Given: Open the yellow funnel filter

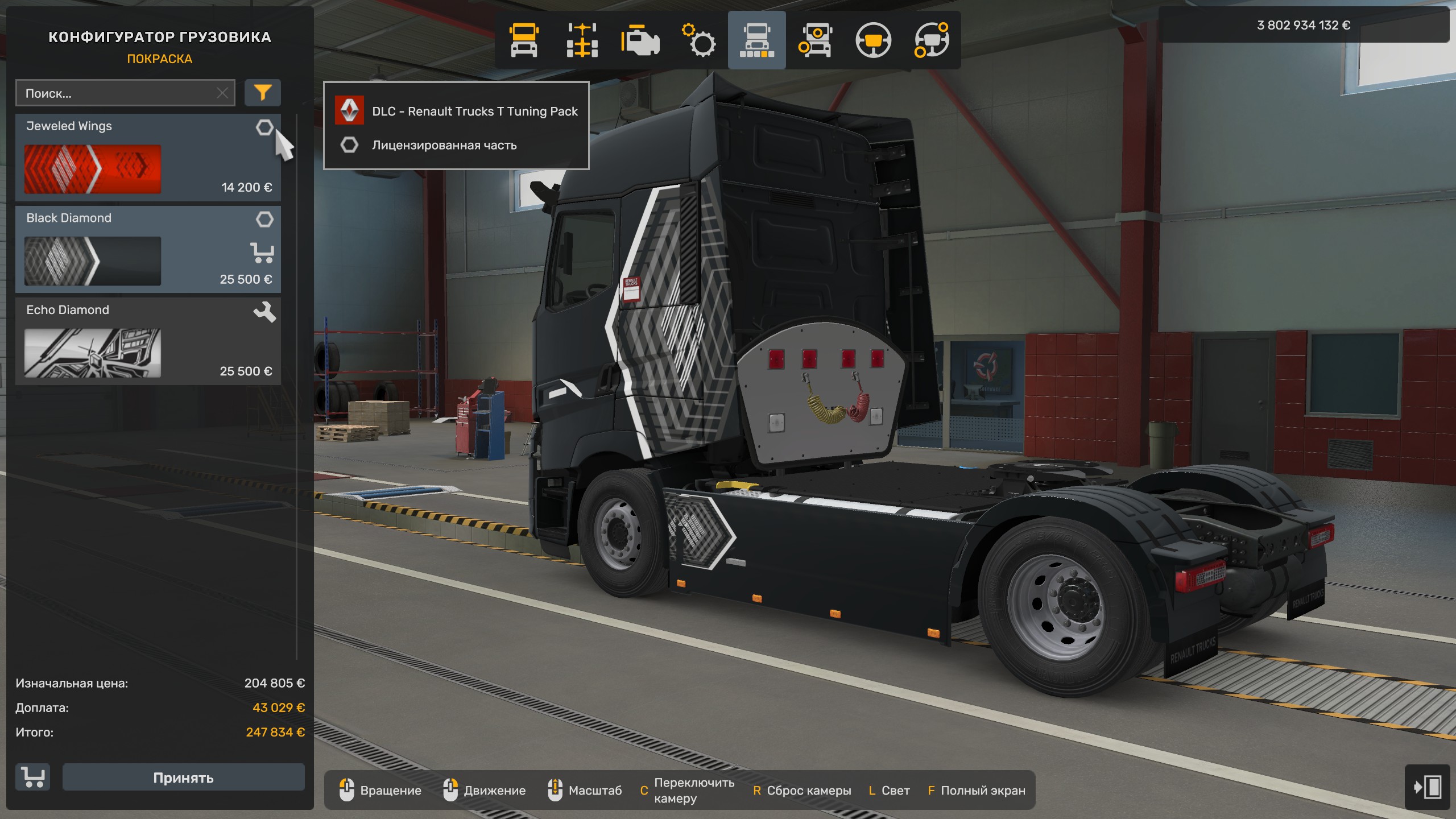Looking at the screenshot, I should 262,93.
